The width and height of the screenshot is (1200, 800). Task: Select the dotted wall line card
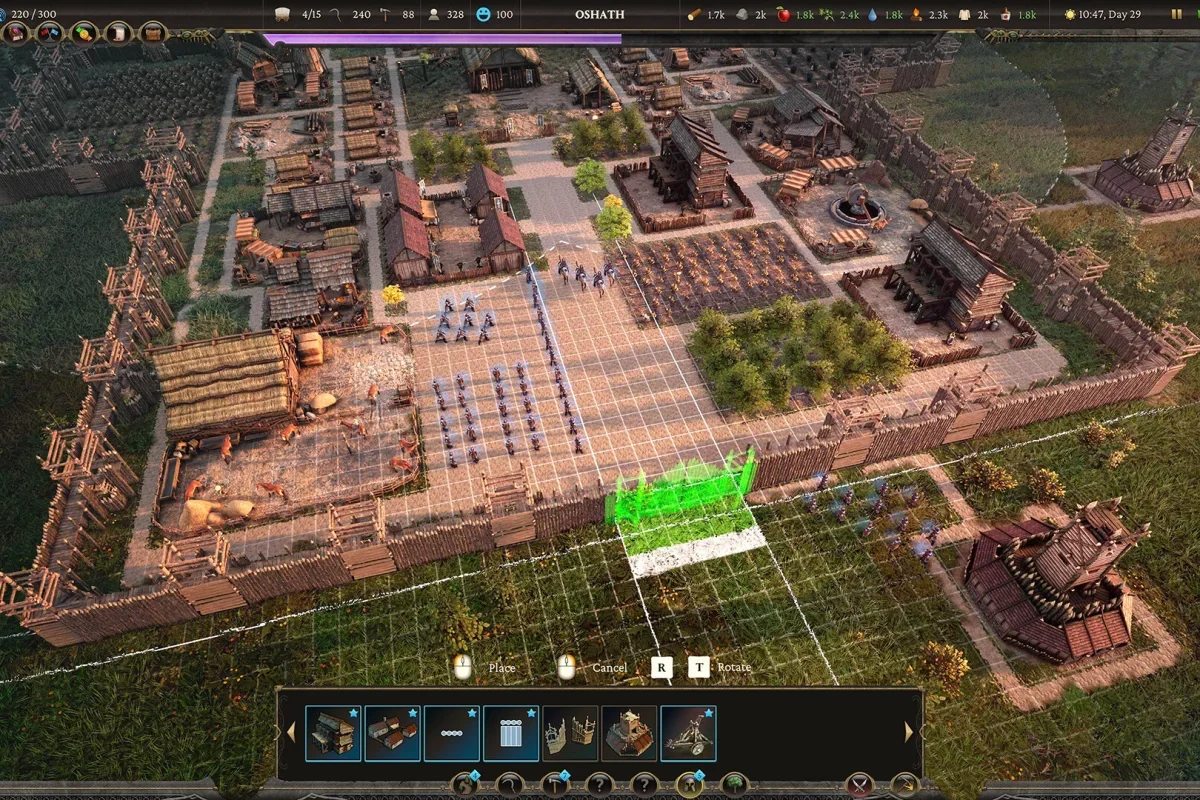coord(451,733)
